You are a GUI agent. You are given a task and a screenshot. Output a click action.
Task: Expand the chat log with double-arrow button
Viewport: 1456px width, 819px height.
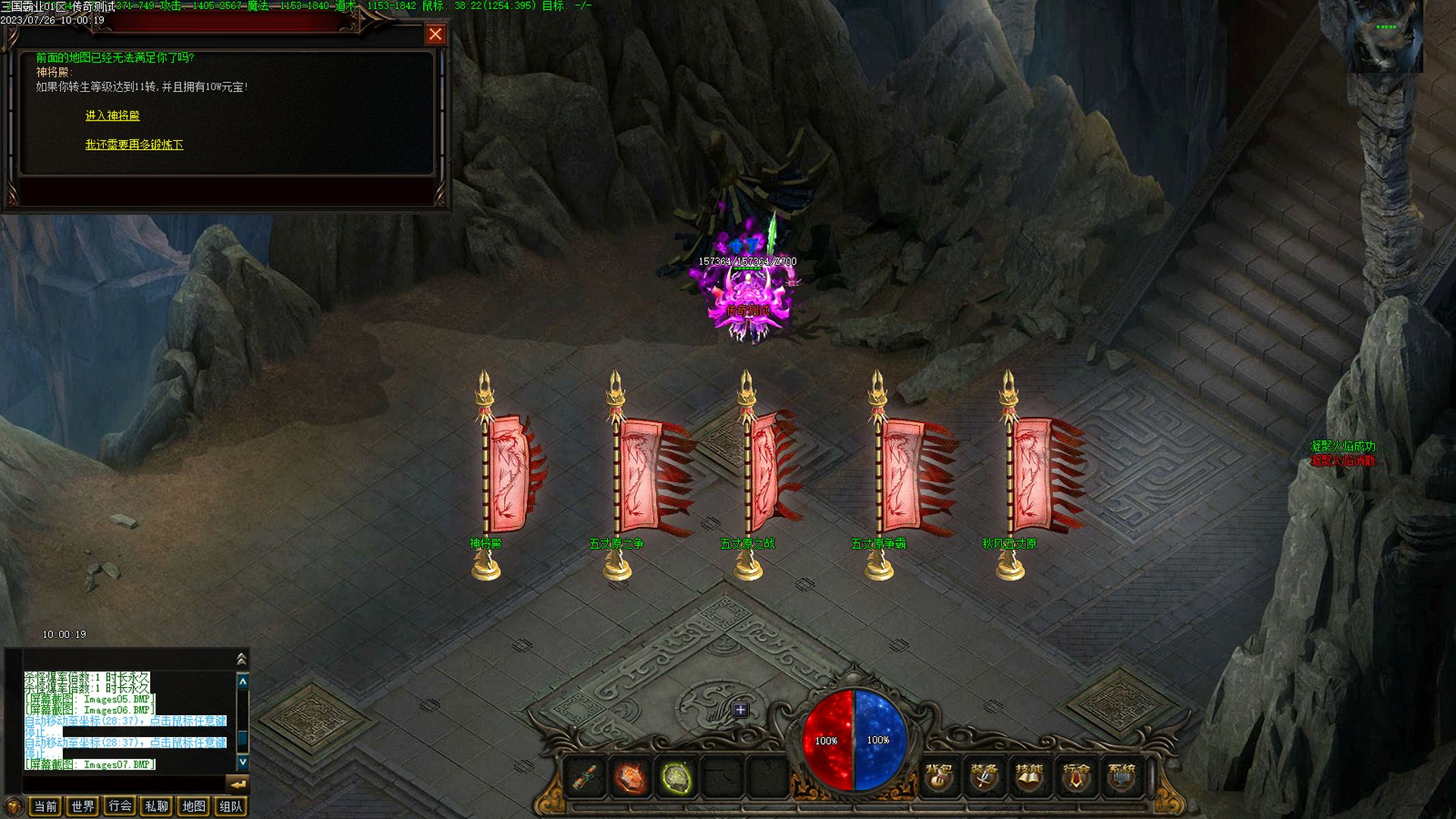pyautogui.click(x=242, y=658)
